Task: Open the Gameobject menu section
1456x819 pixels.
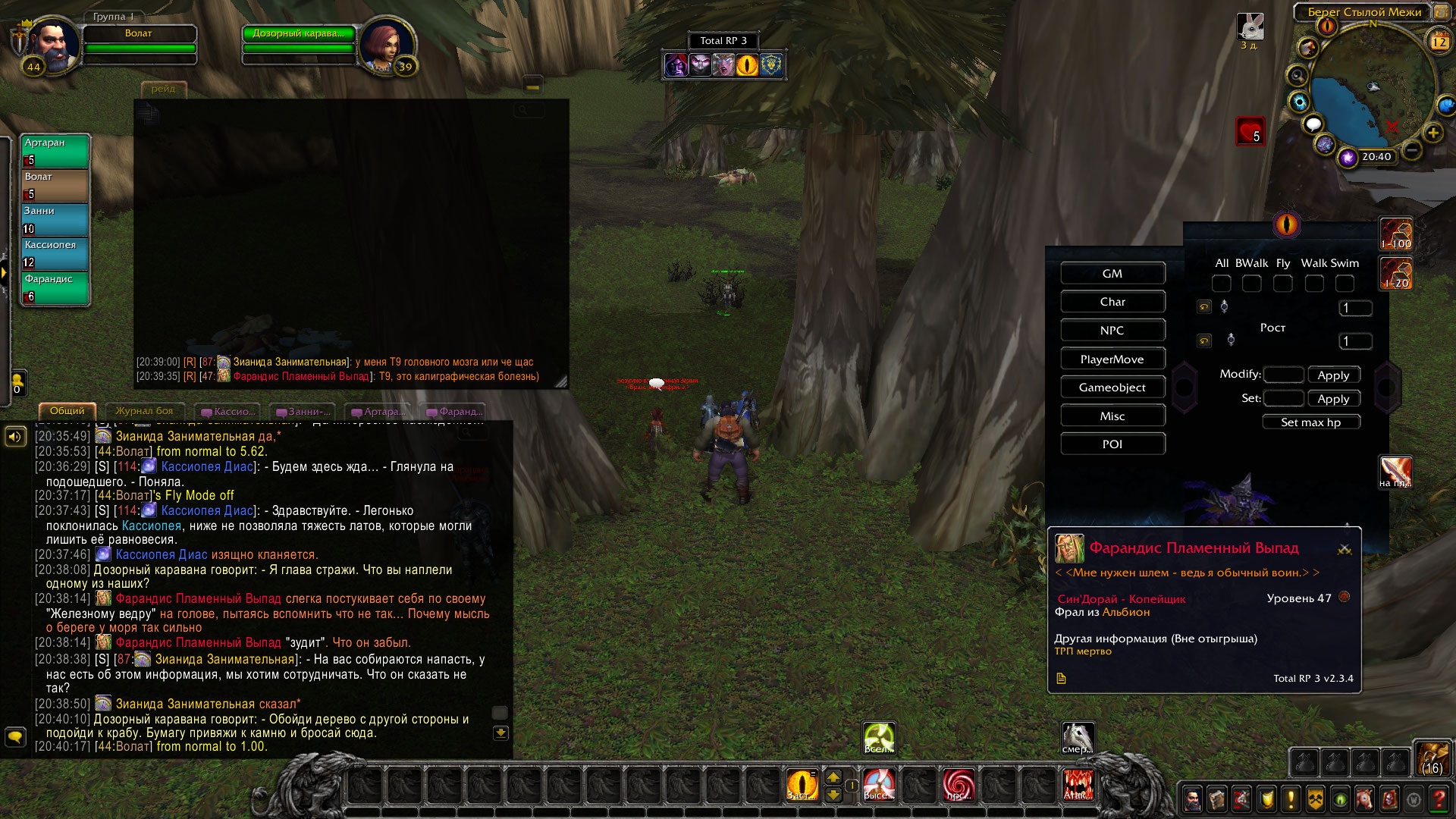Action: 1112,388
